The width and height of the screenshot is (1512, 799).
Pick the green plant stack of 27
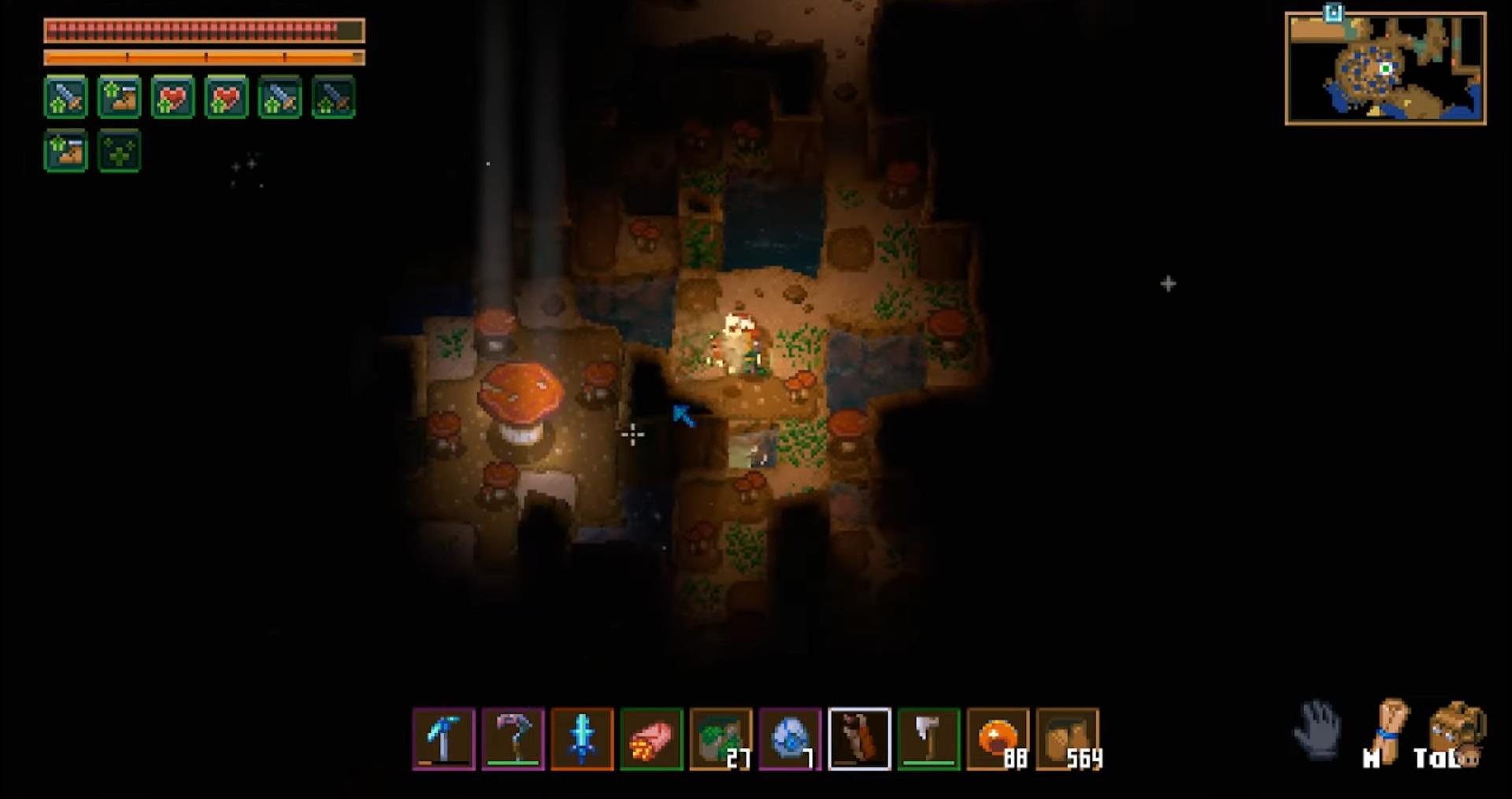tap(721, 738)
